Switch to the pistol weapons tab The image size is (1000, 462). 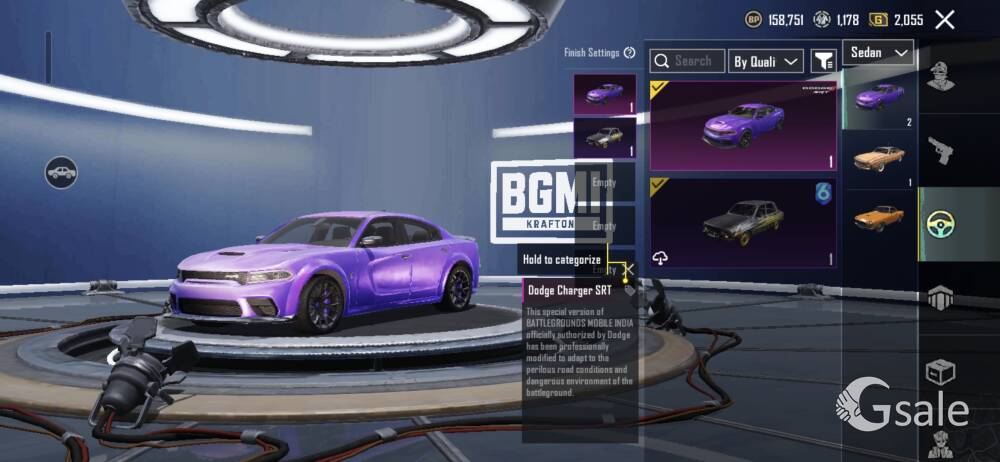(940, 151)
